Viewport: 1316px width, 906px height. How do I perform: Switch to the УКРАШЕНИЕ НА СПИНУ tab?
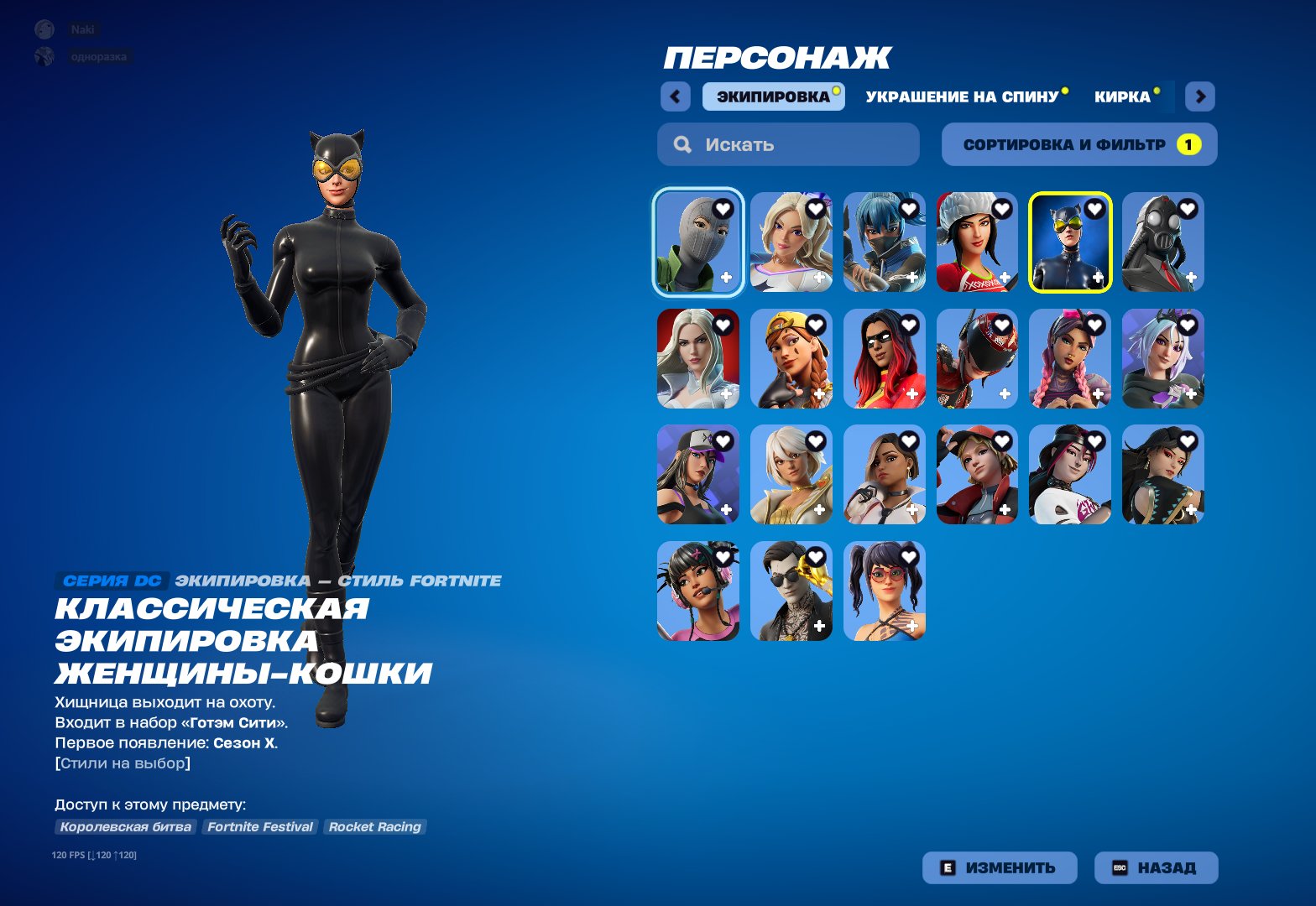[963, 96]
